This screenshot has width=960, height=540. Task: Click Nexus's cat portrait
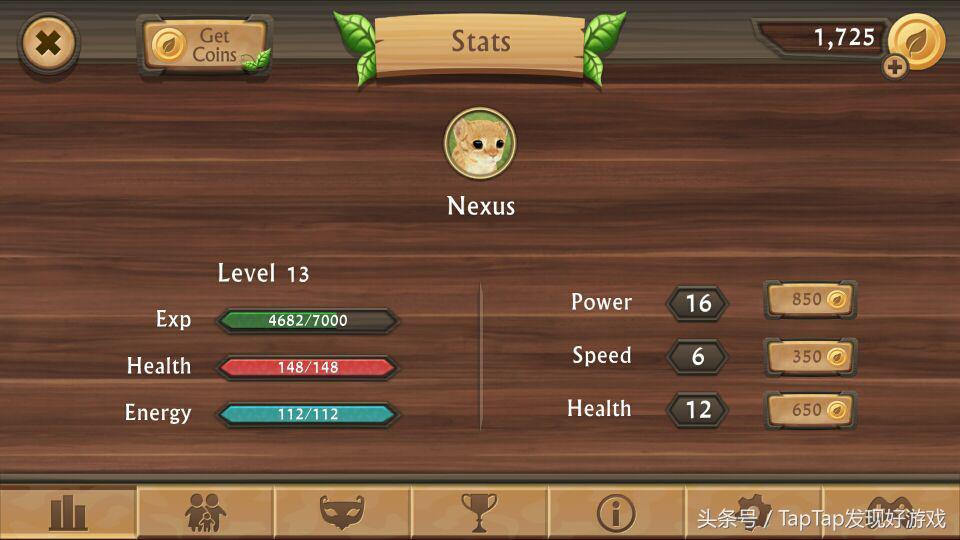(480, 144)
